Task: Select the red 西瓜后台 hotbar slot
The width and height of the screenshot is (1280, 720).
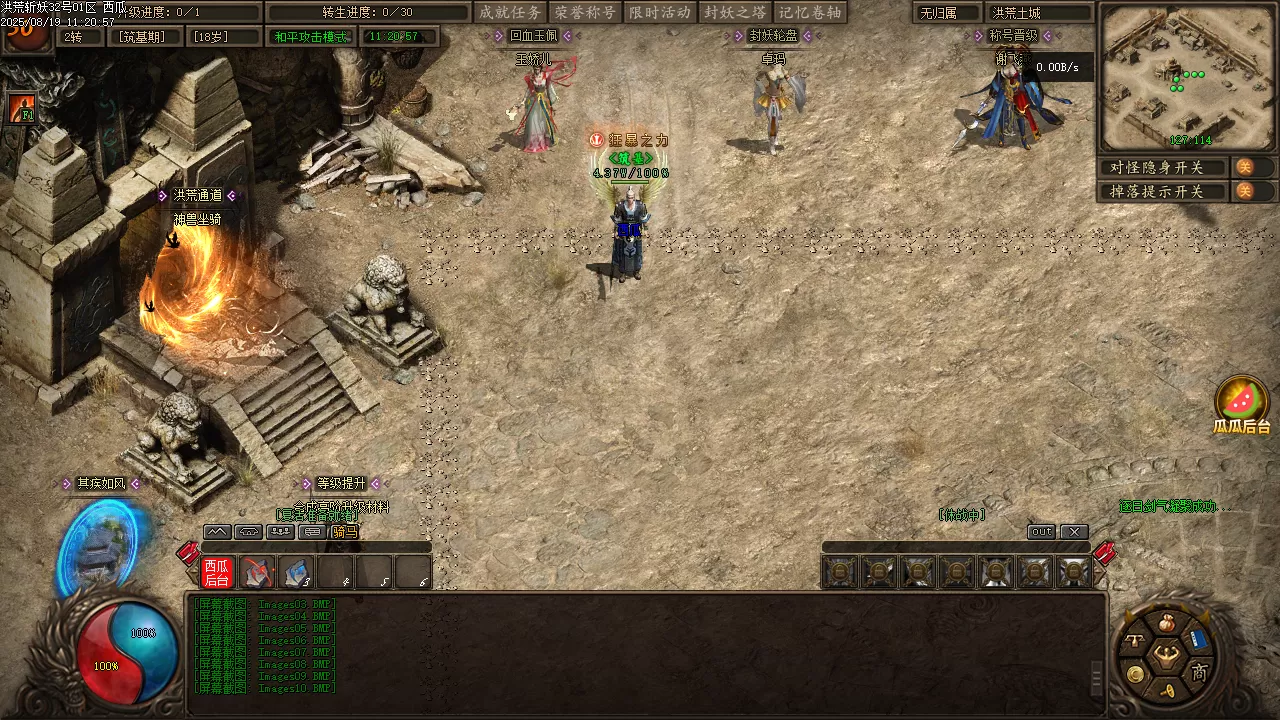Action: pos(217,572)
